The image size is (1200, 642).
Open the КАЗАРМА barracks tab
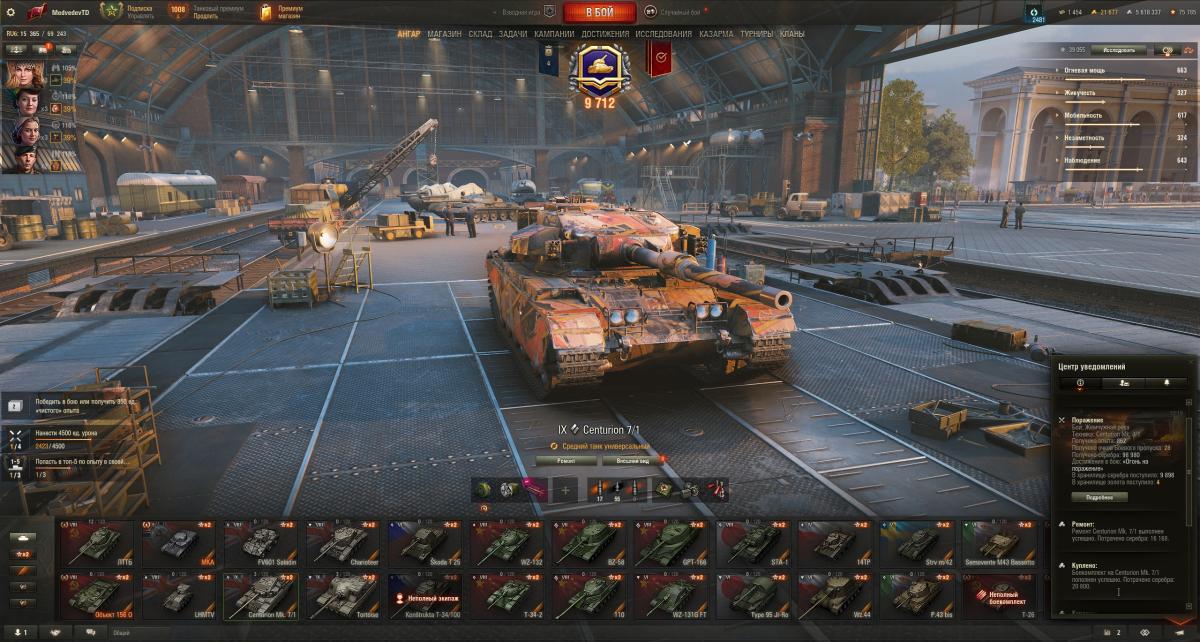click(x=716, y=34)
